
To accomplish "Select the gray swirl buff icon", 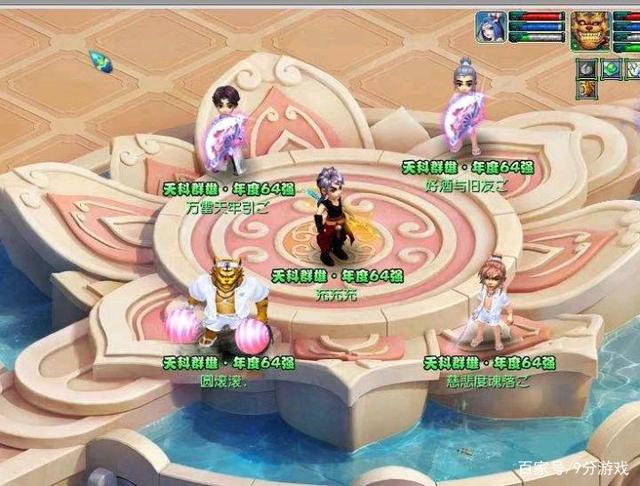I will tap(585, 68).
